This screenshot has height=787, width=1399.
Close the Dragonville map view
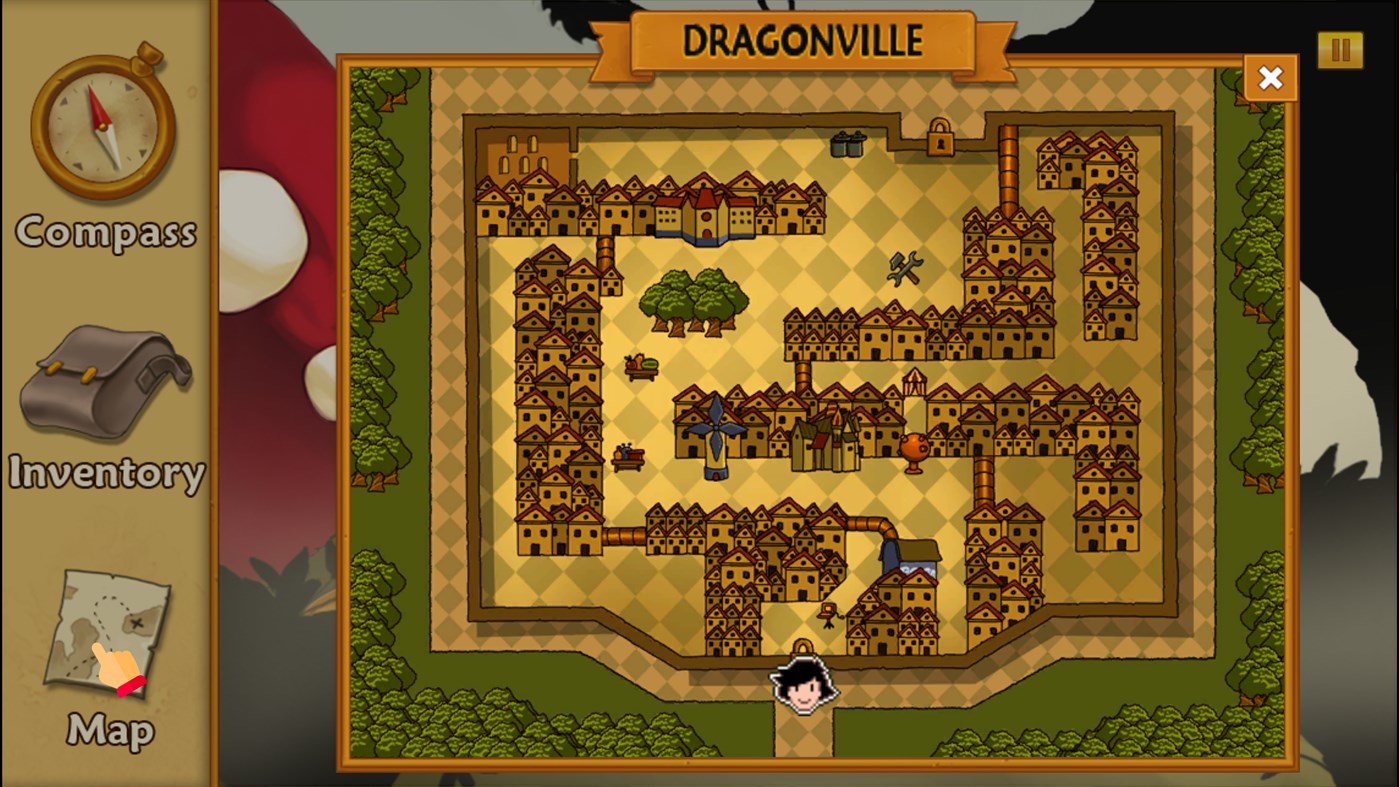click(1270, 77)
